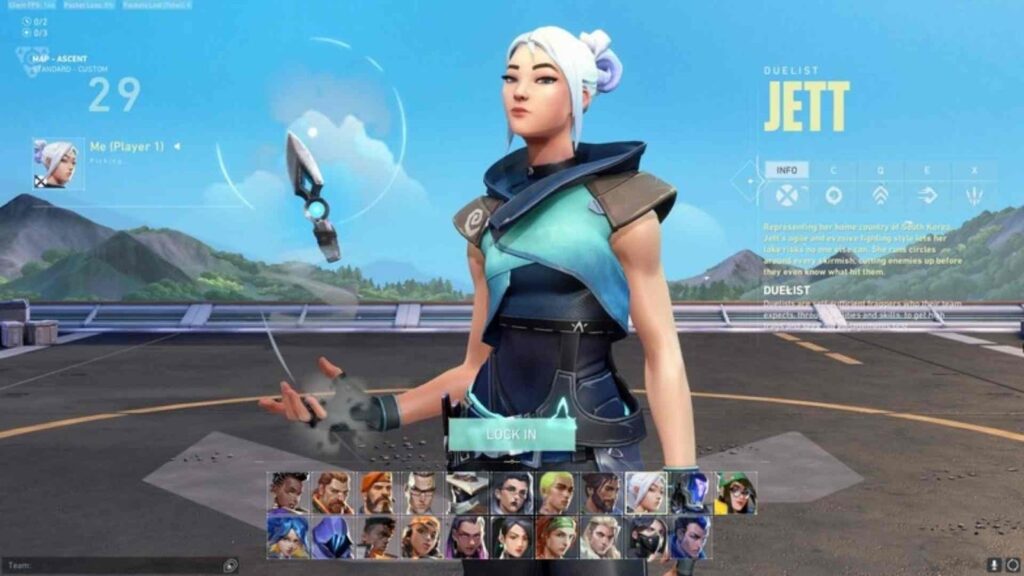Select Omen's purple hooded portrait
Image resolution: width=1024 pixels, height=576 pixels.
(x=332, y=537)
